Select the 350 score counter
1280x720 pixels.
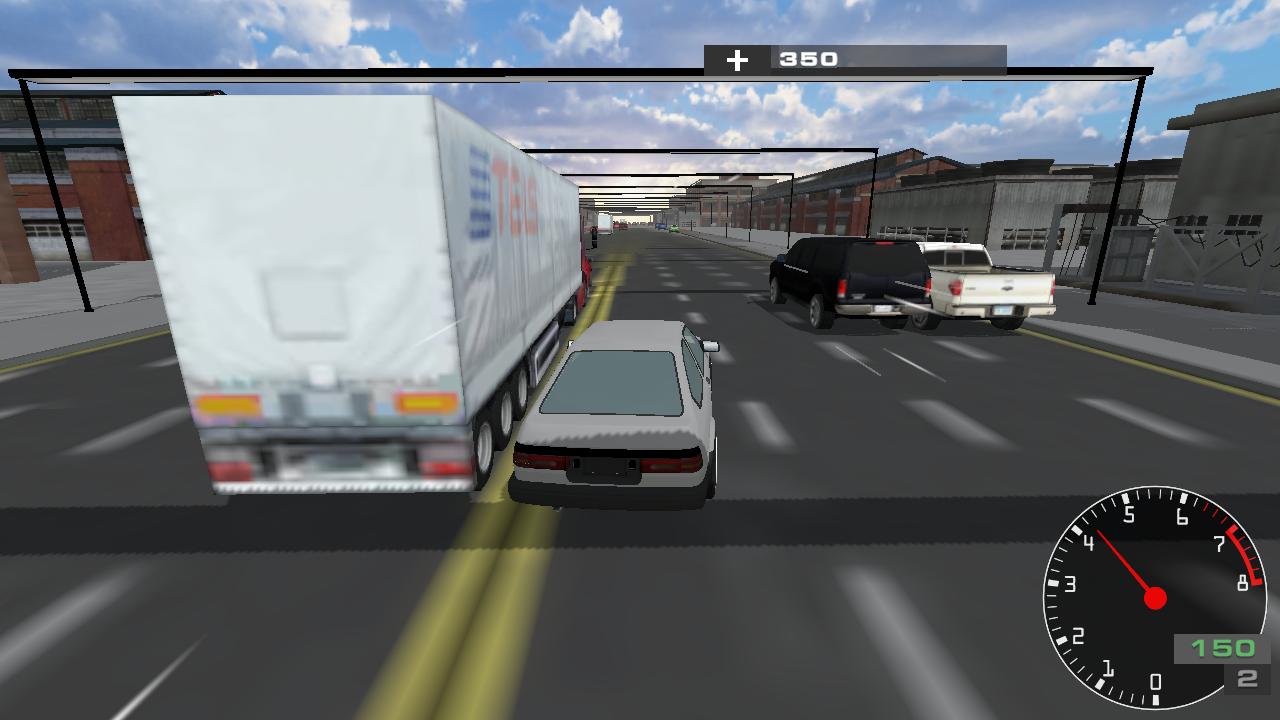808,59
